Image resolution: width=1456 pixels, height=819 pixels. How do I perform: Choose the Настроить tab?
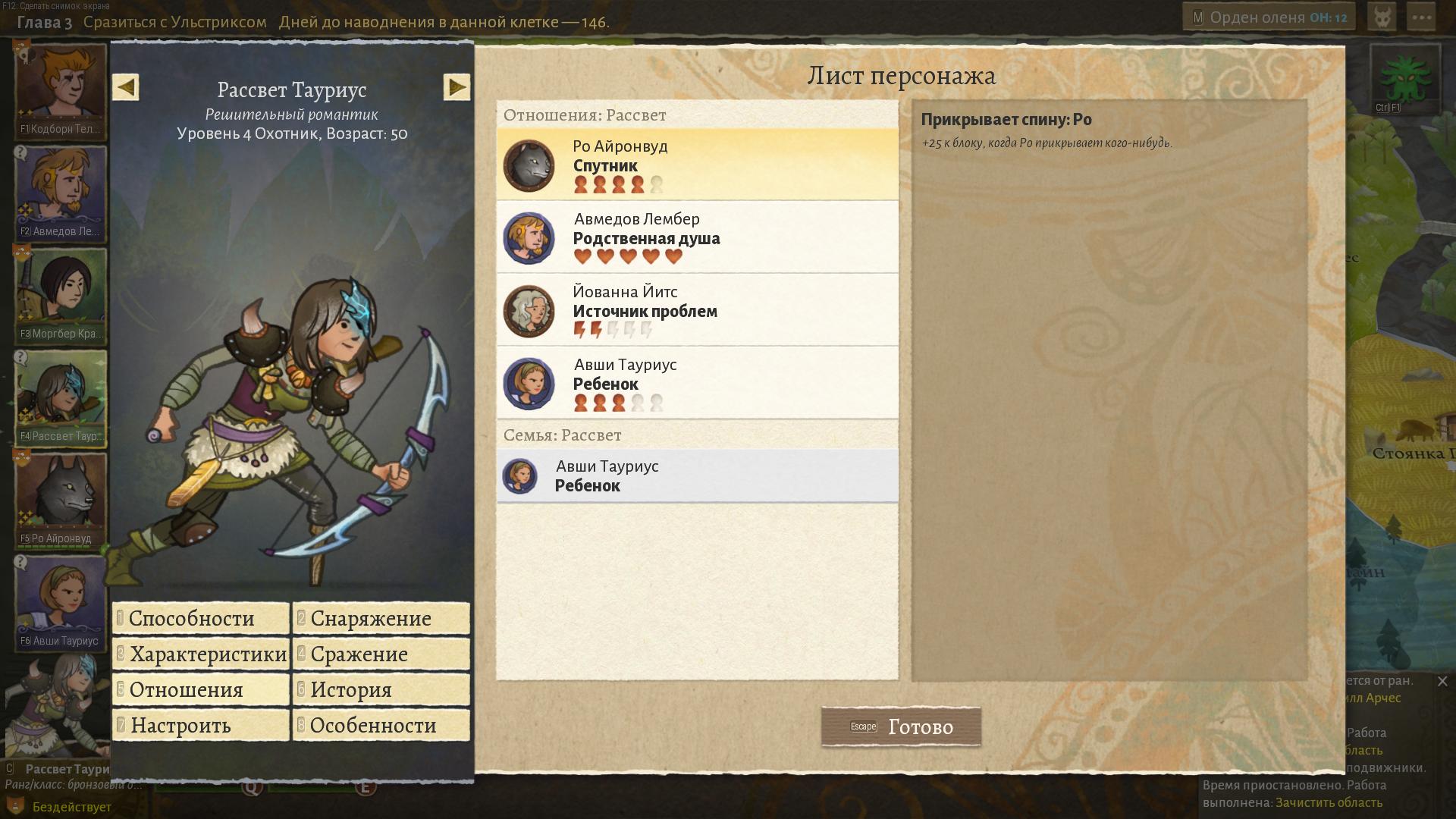point(201,725)
